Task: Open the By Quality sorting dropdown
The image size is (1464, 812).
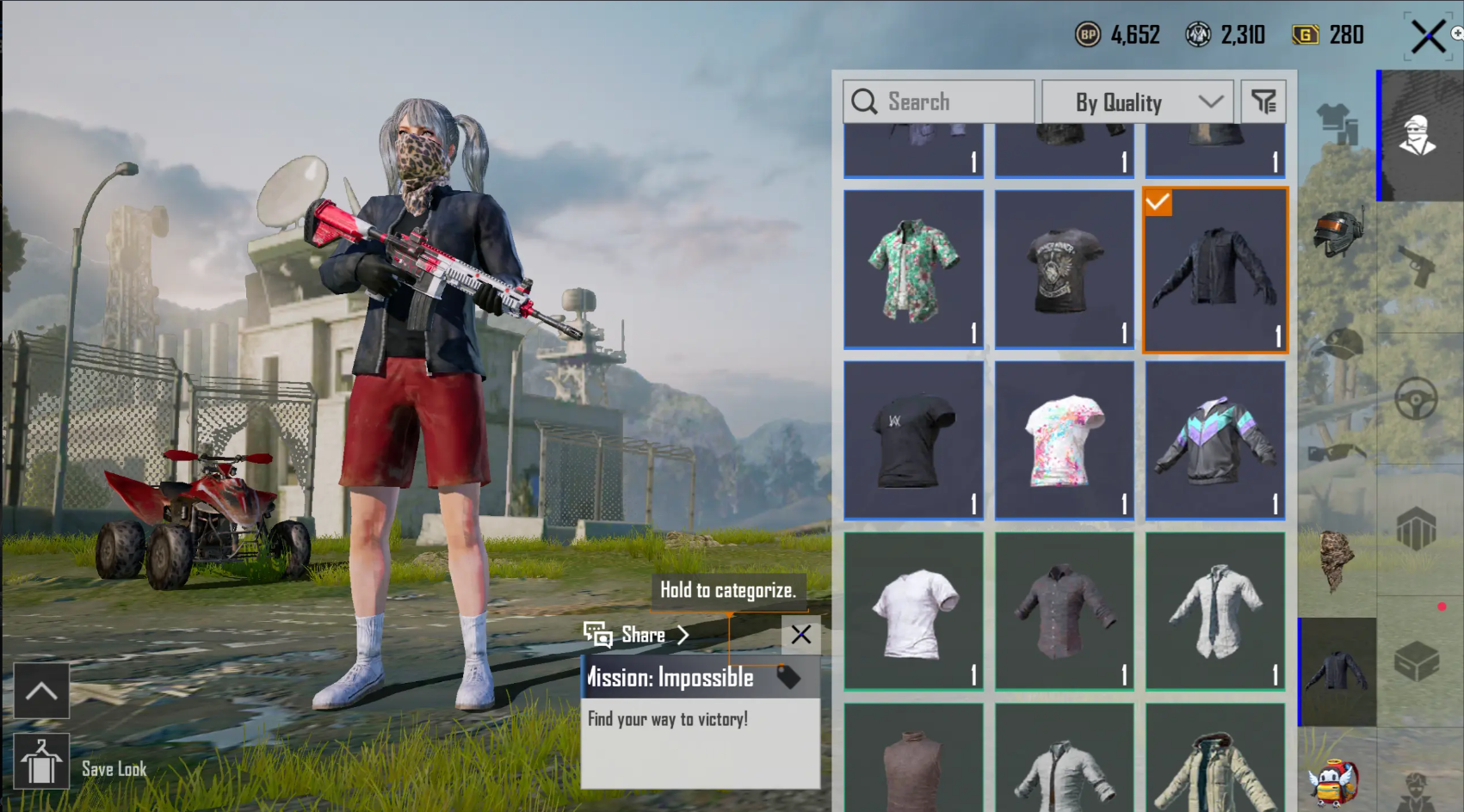Action: (x=1136, y=101)
